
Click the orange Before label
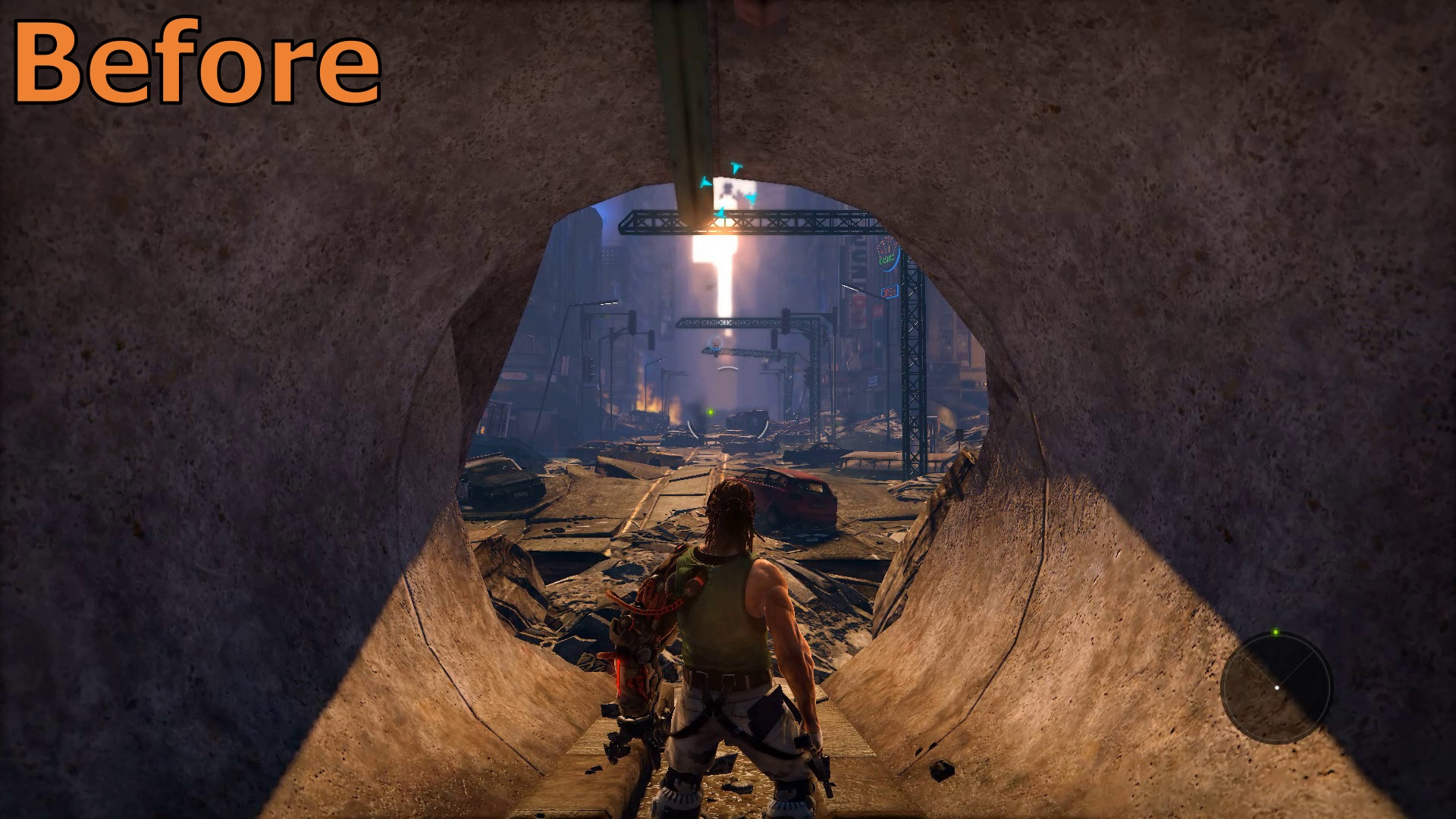197,64
